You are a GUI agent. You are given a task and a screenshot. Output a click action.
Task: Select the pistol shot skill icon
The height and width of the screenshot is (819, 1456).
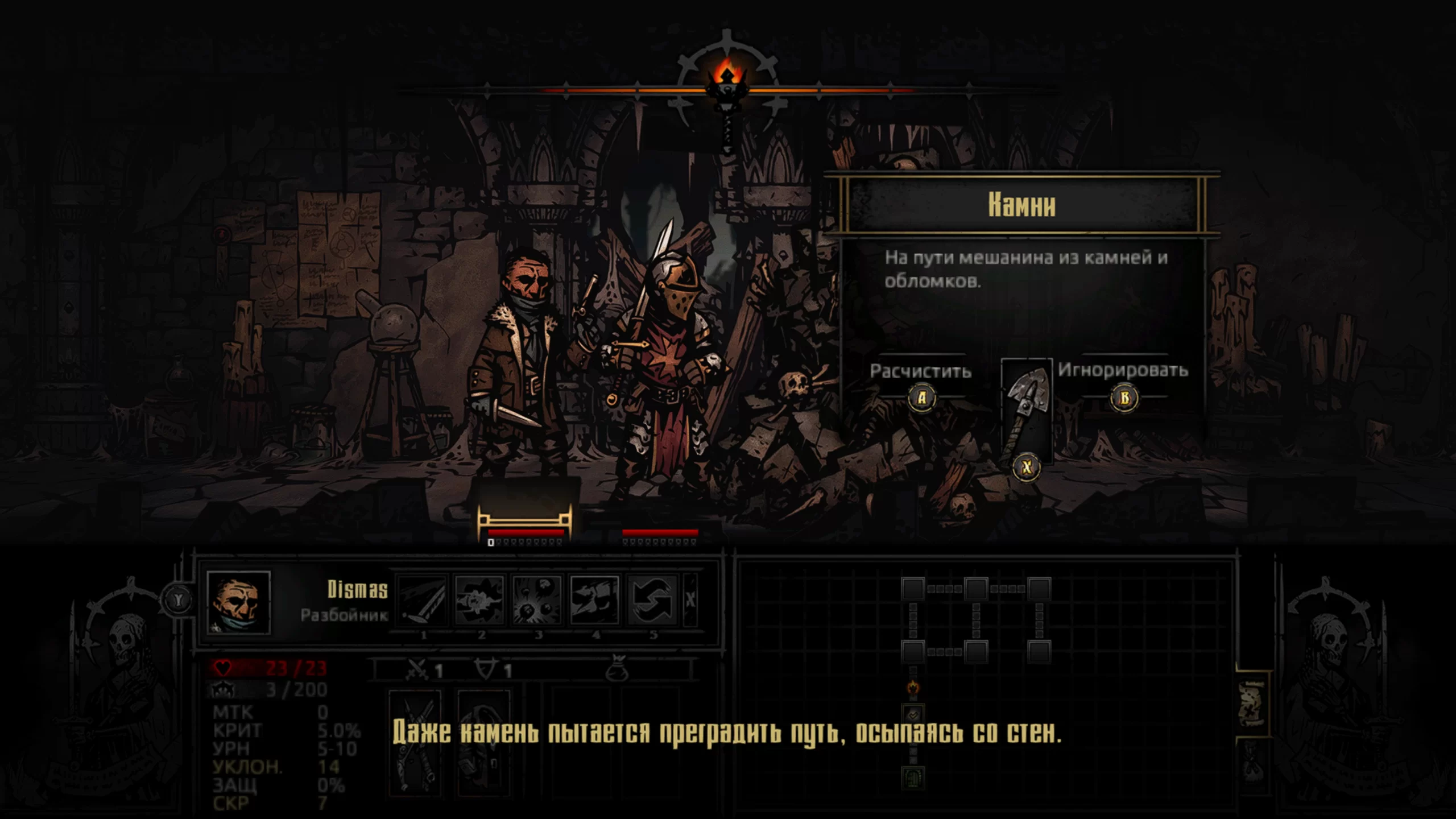(480, 600)
